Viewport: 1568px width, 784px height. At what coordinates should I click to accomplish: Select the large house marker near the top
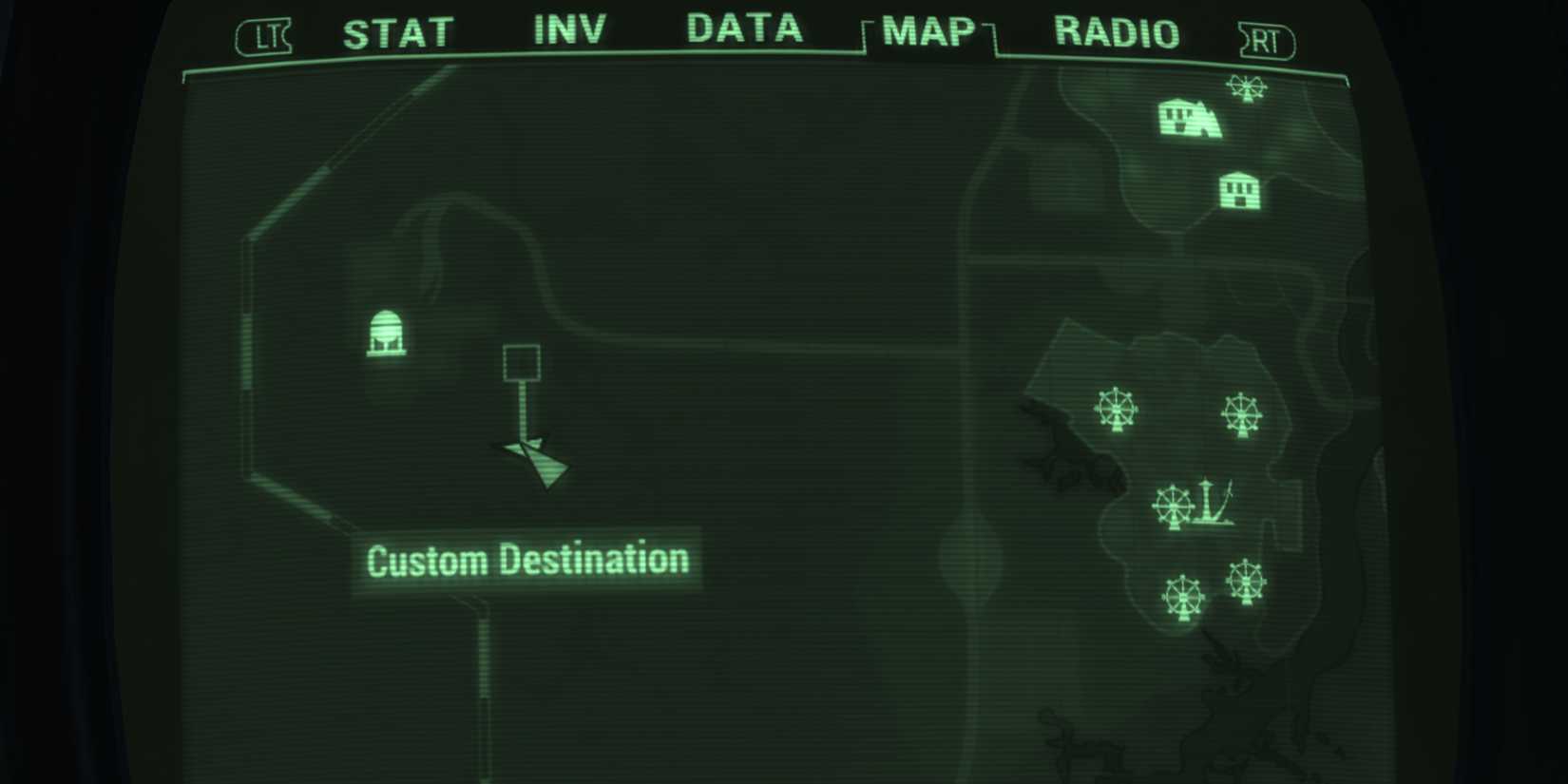point(1188,119)
